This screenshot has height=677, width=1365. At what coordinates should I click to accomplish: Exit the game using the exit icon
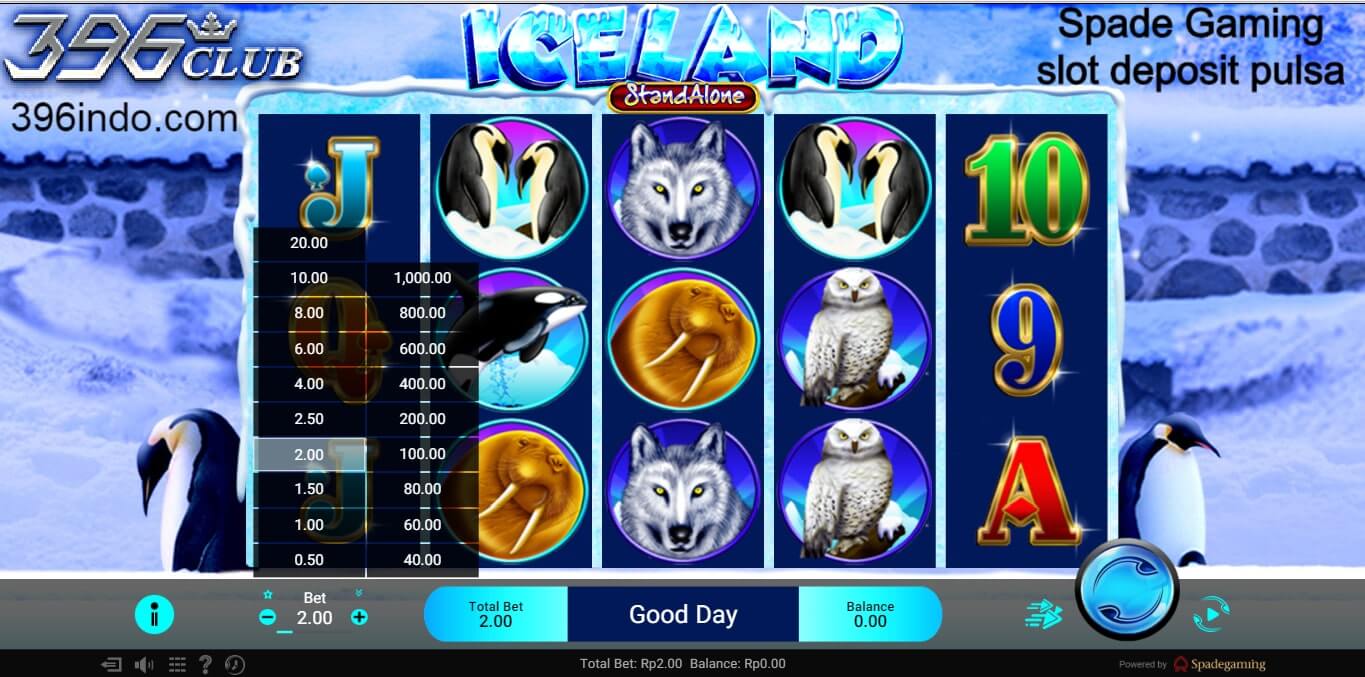tap(112, 664)
